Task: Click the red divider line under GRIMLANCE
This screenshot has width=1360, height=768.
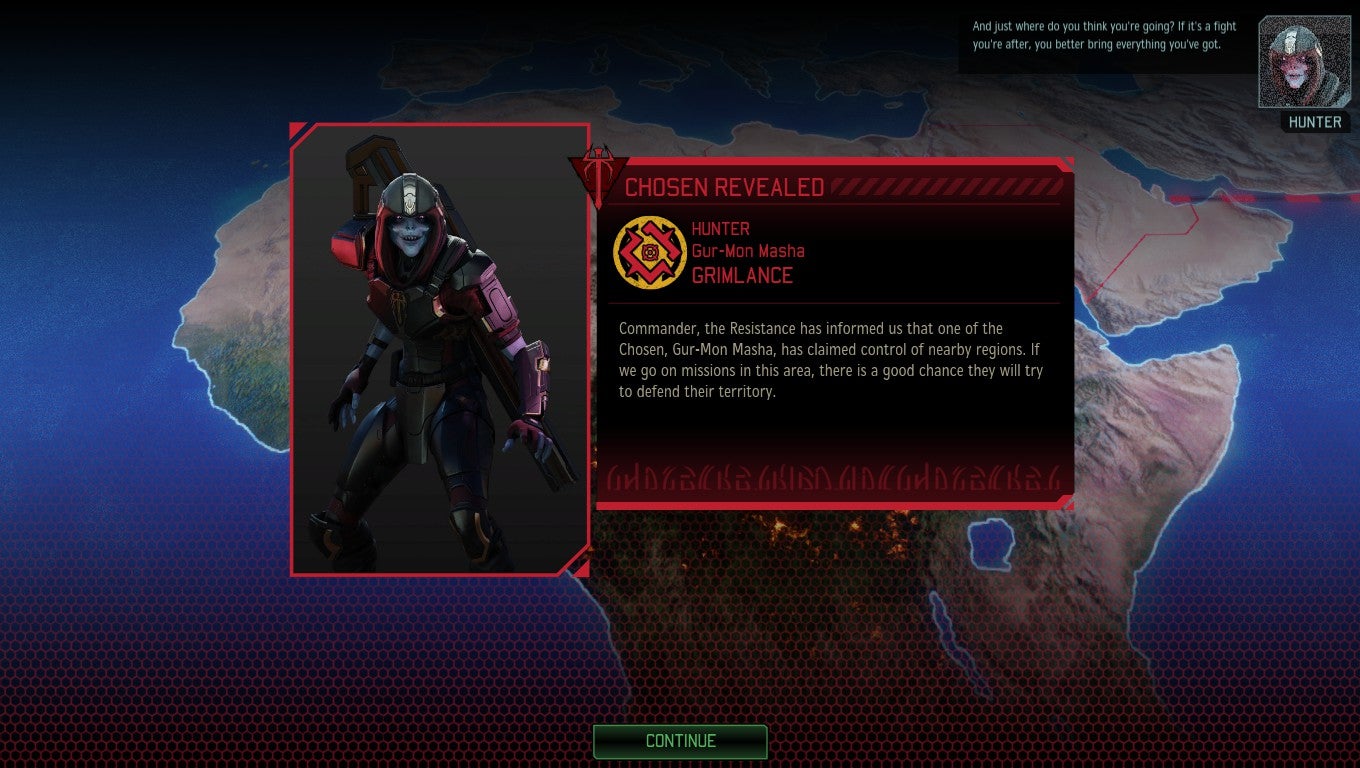Action: (x=835, y=301)
